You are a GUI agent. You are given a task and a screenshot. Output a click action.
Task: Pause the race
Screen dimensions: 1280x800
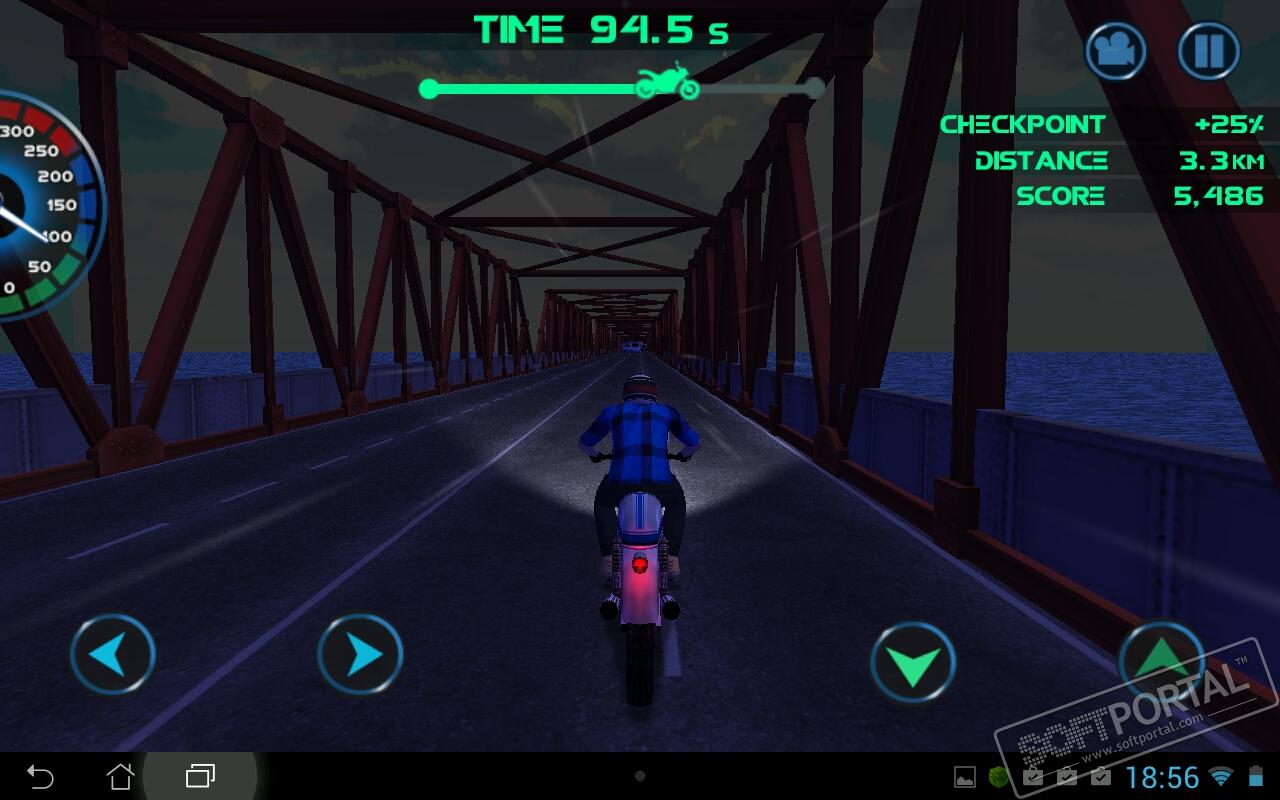[x=1208, y=51]
